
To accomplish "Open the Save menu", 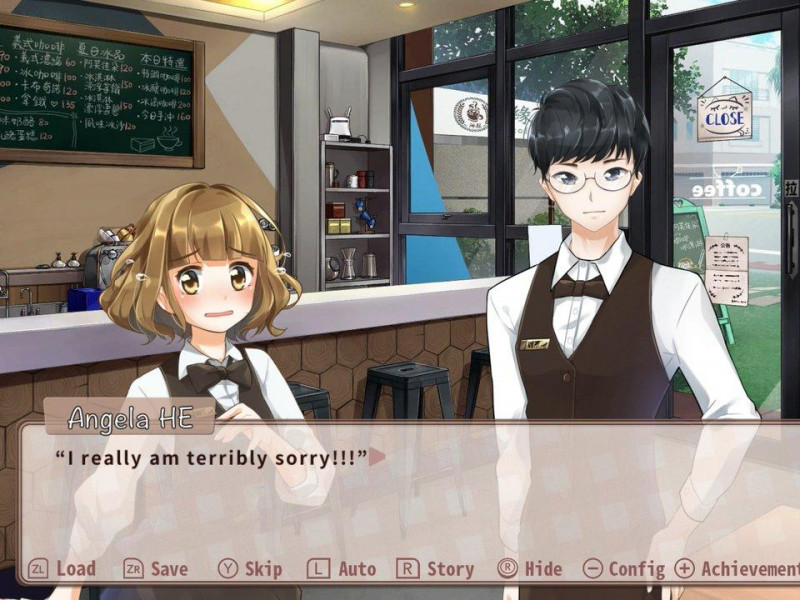I will pos(156,569).
